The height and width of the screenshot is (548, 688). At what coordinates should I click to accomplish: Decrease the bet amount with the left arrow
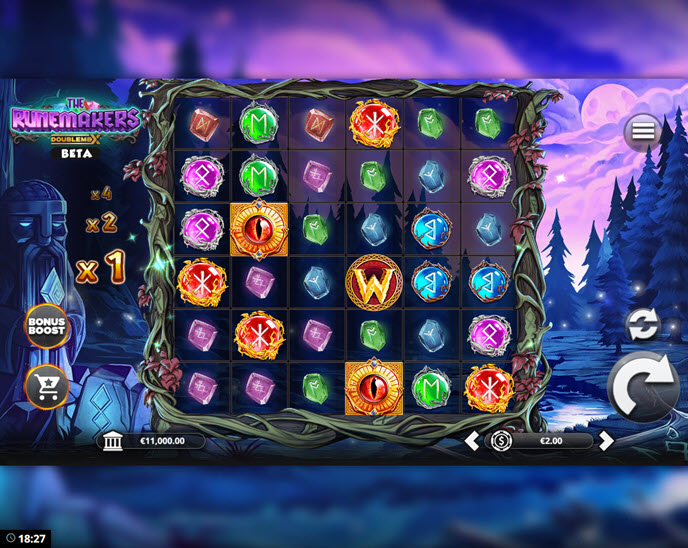[x=472, y=441]
